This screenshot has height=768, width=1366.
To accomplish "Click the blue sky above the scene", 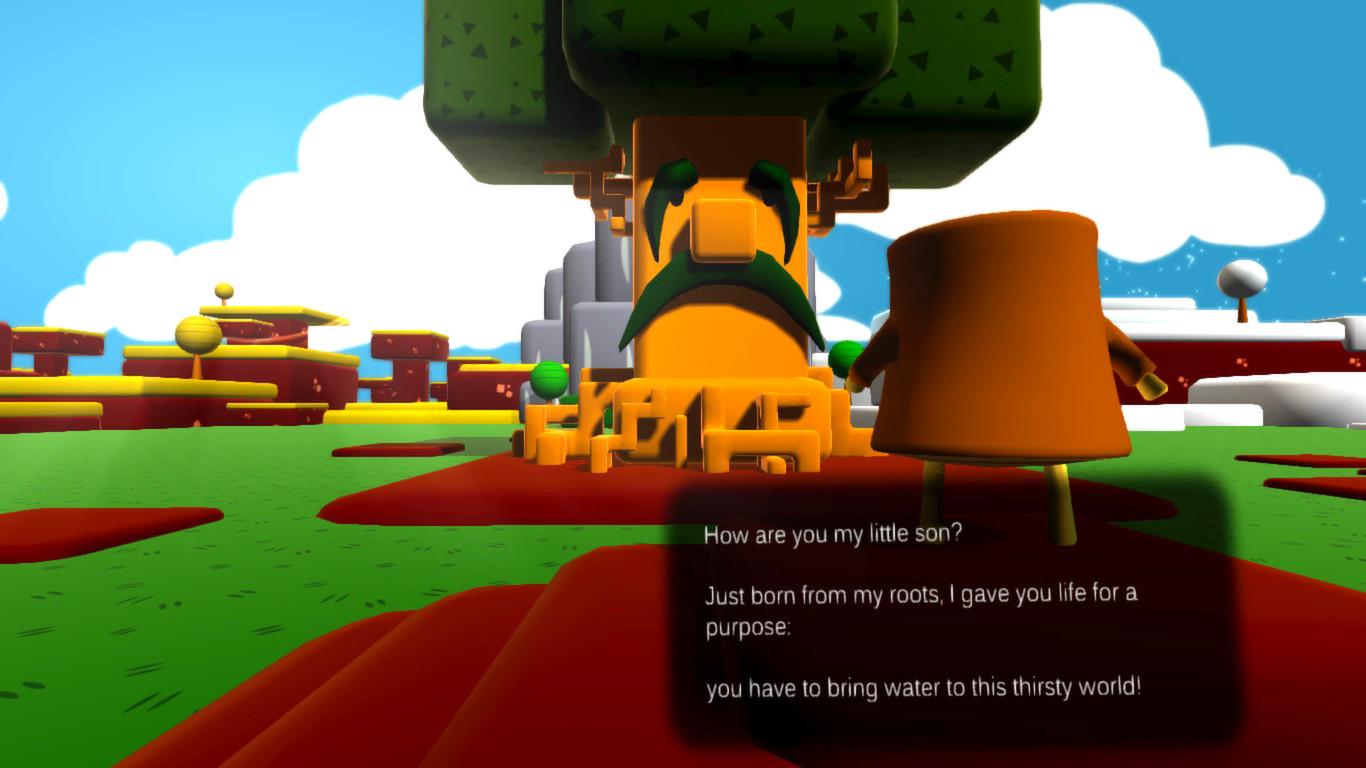I will point(150,60).
